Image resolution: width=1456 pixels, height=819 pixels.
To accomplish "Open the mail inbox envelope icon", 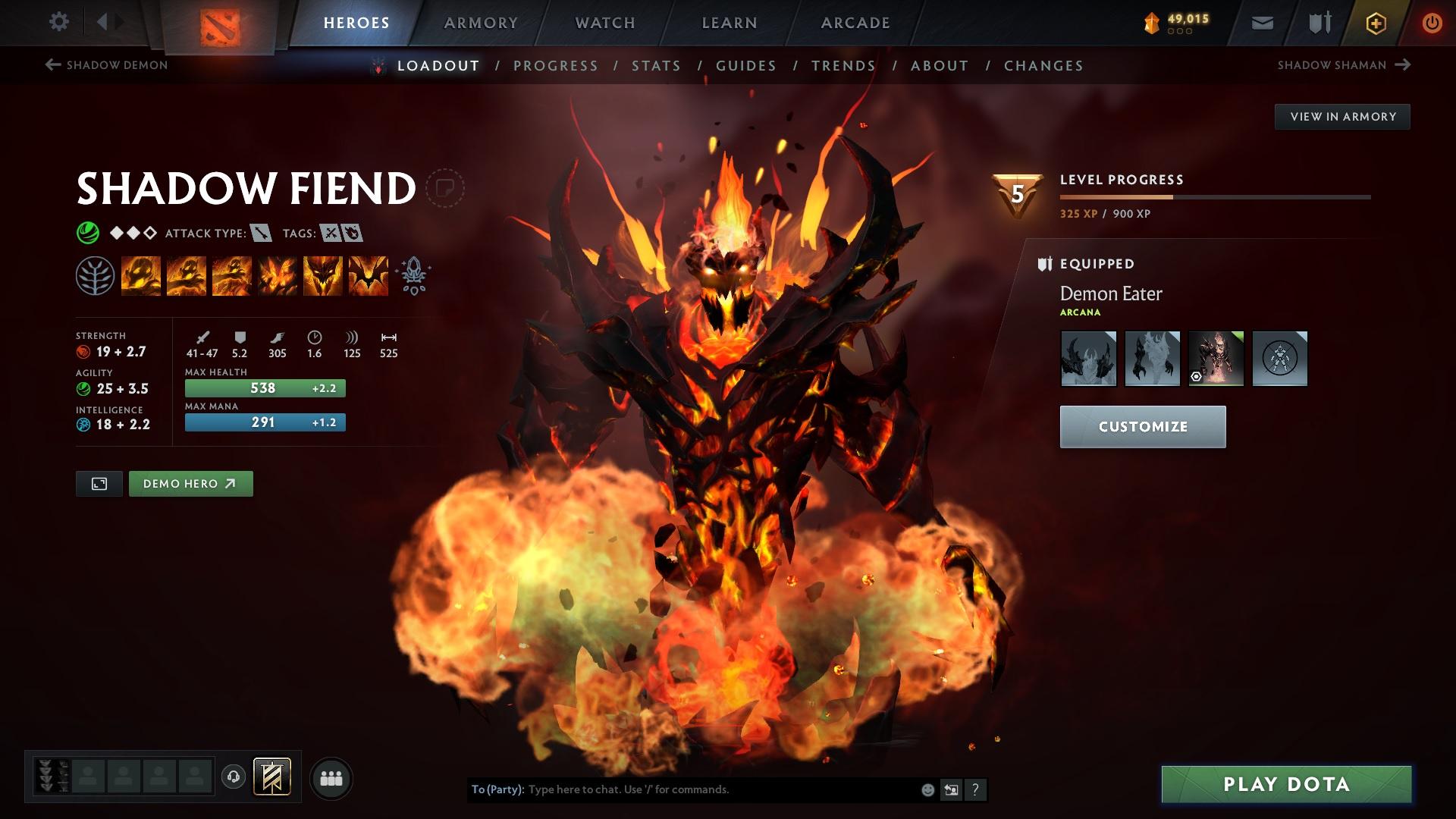I will coord(1261,22).
